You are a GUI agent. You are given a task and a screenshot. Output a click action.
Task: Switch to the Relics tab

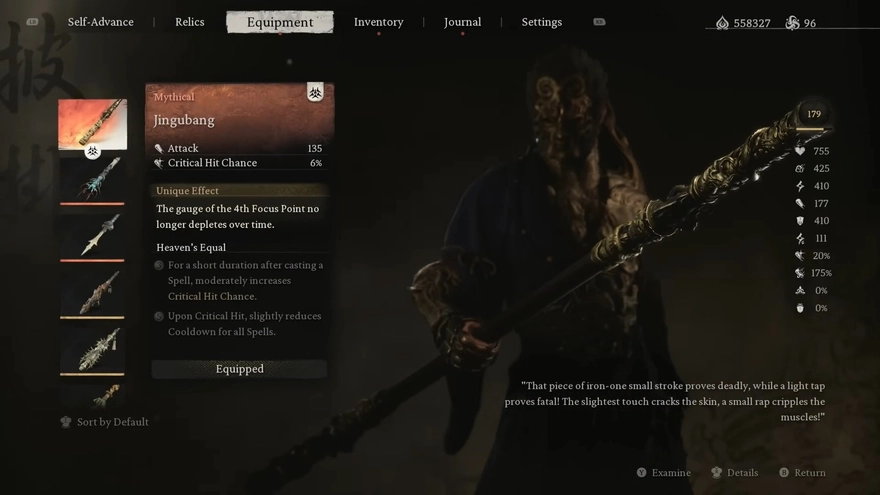(x=190, y=22)
